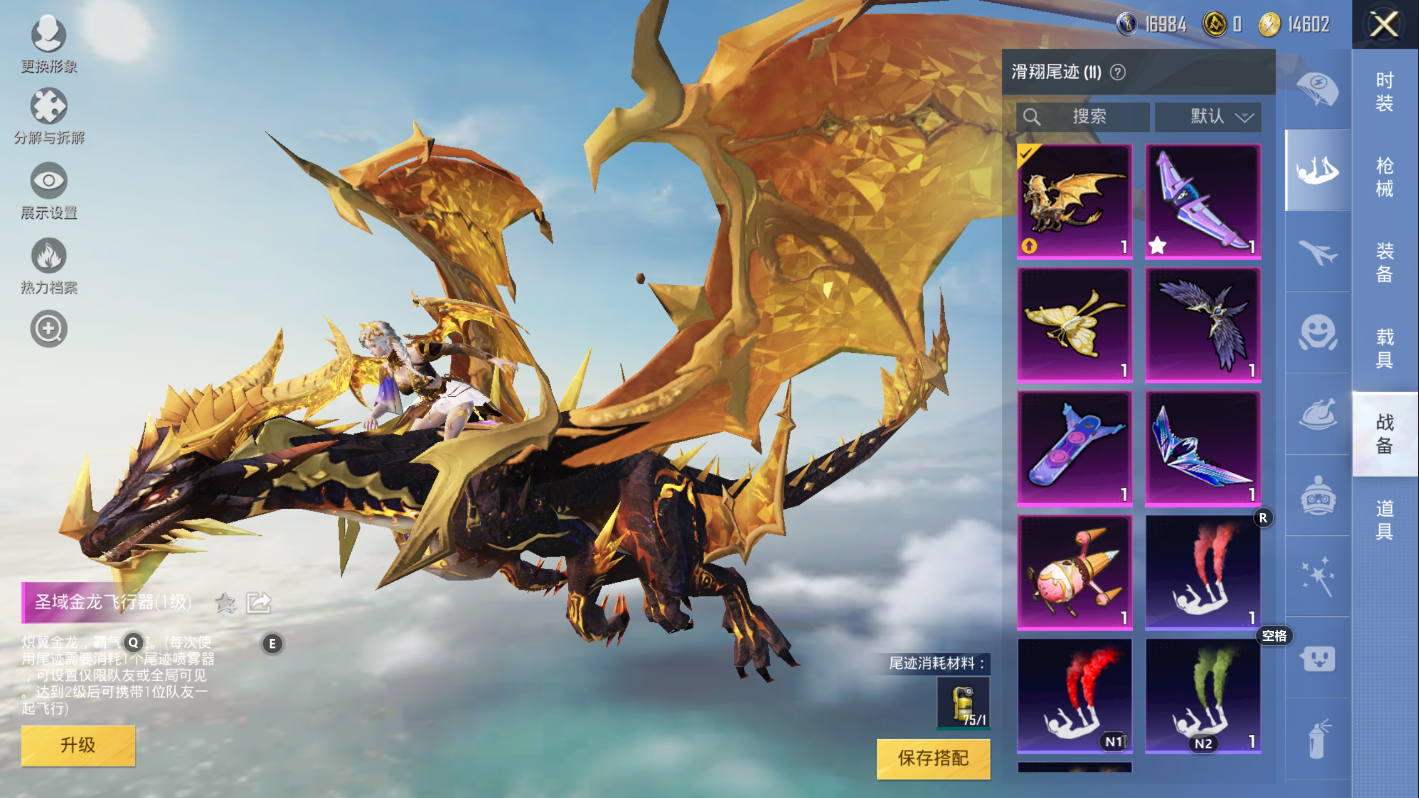Click the magnifier zoom-in icon
This screenshot has width=1419, height=798.
(x=48, y=328)
